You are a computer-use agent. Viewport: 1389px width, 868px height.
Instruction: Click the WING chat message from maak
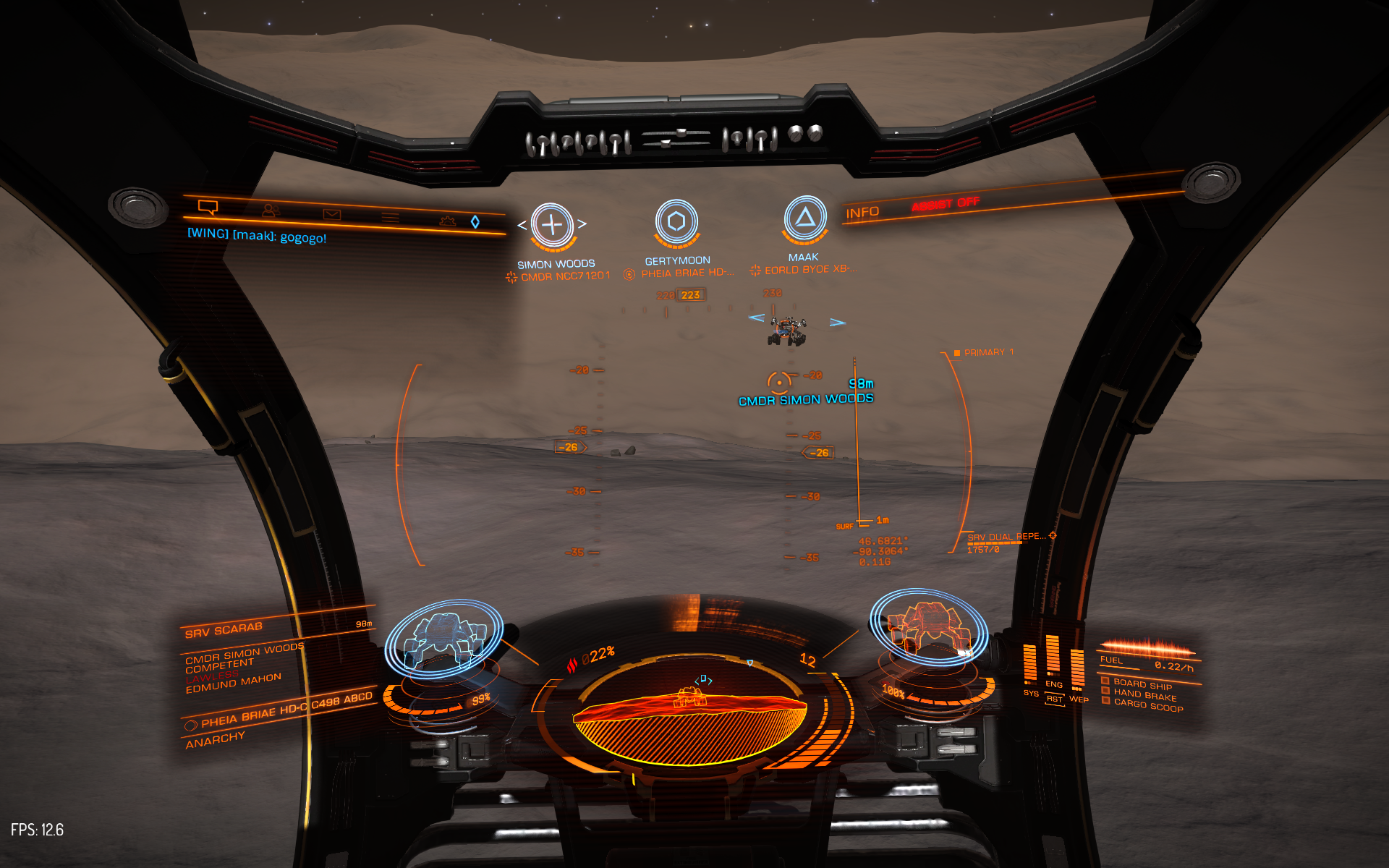(257, 236)
